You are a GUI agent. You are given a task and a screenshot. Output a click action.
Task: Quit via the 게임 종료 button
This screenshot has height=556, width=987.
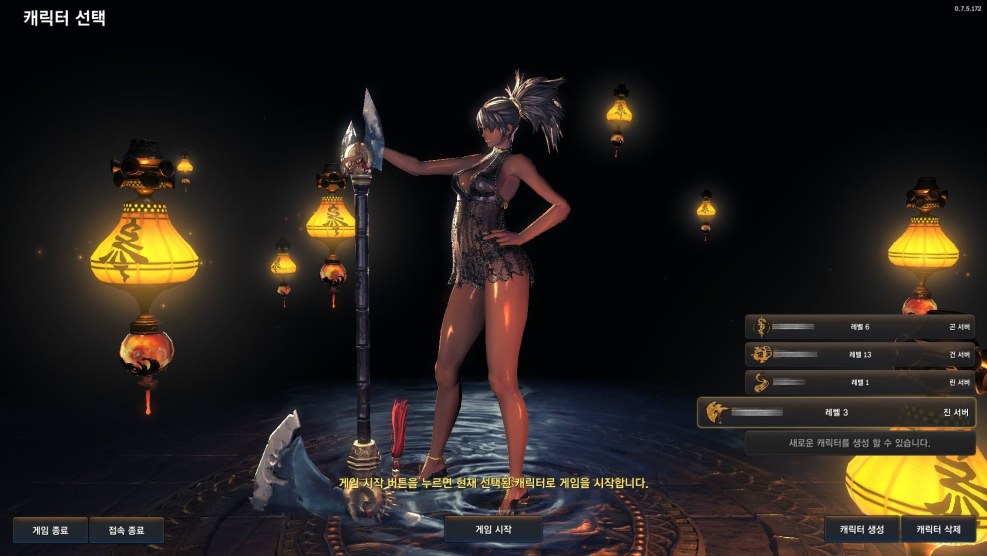[50, 530]
